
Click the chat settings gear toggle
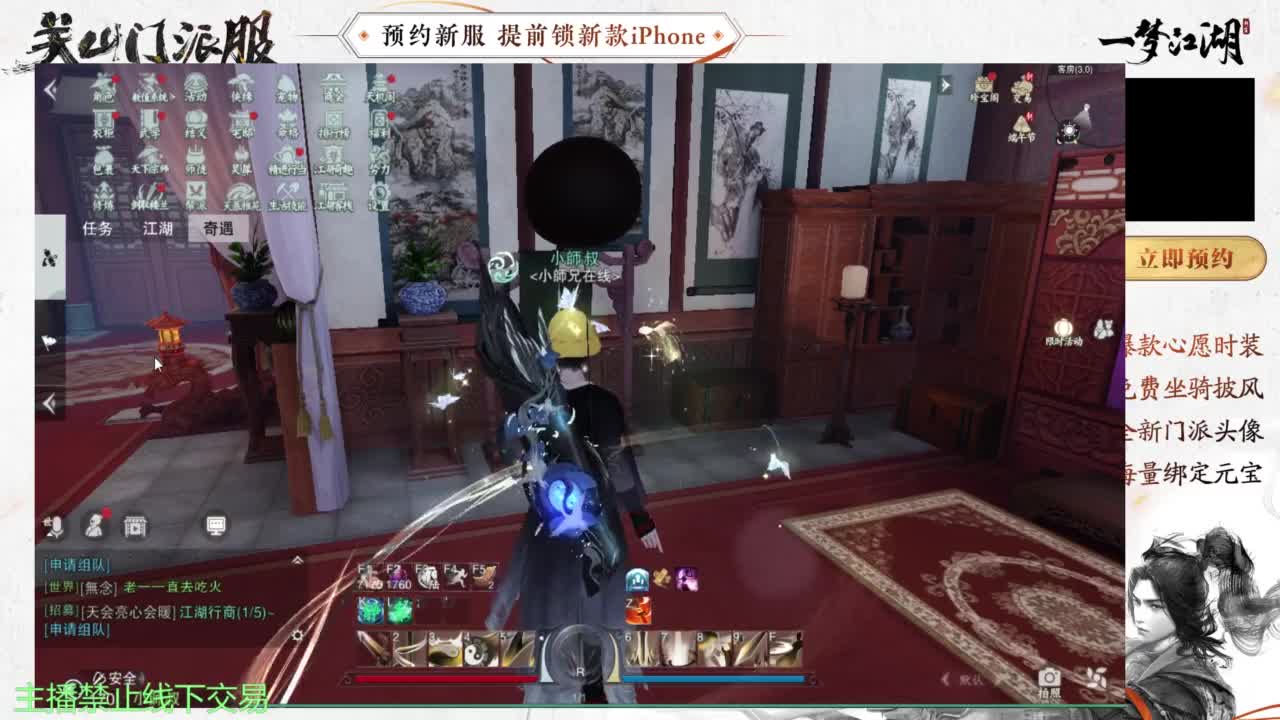296,633
